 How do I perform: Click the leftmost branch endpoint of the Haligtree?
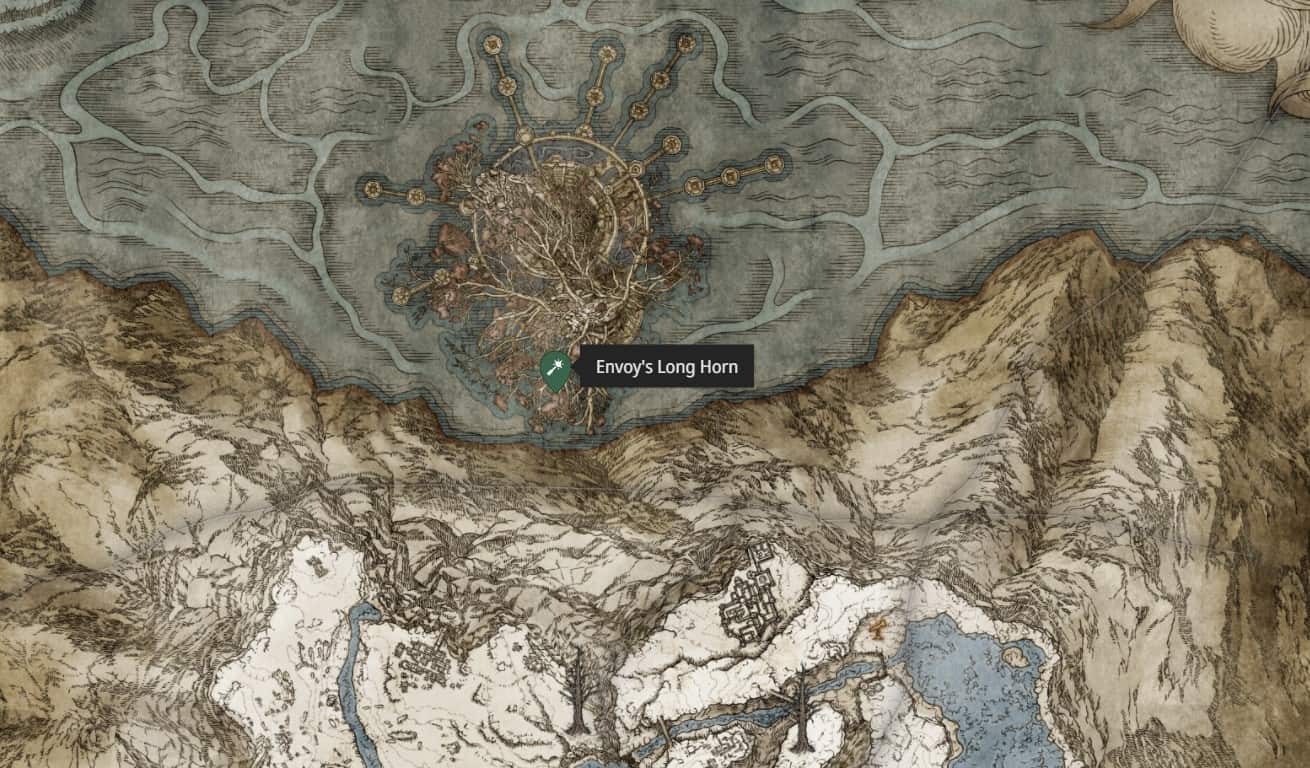click(x=372, y=187)
